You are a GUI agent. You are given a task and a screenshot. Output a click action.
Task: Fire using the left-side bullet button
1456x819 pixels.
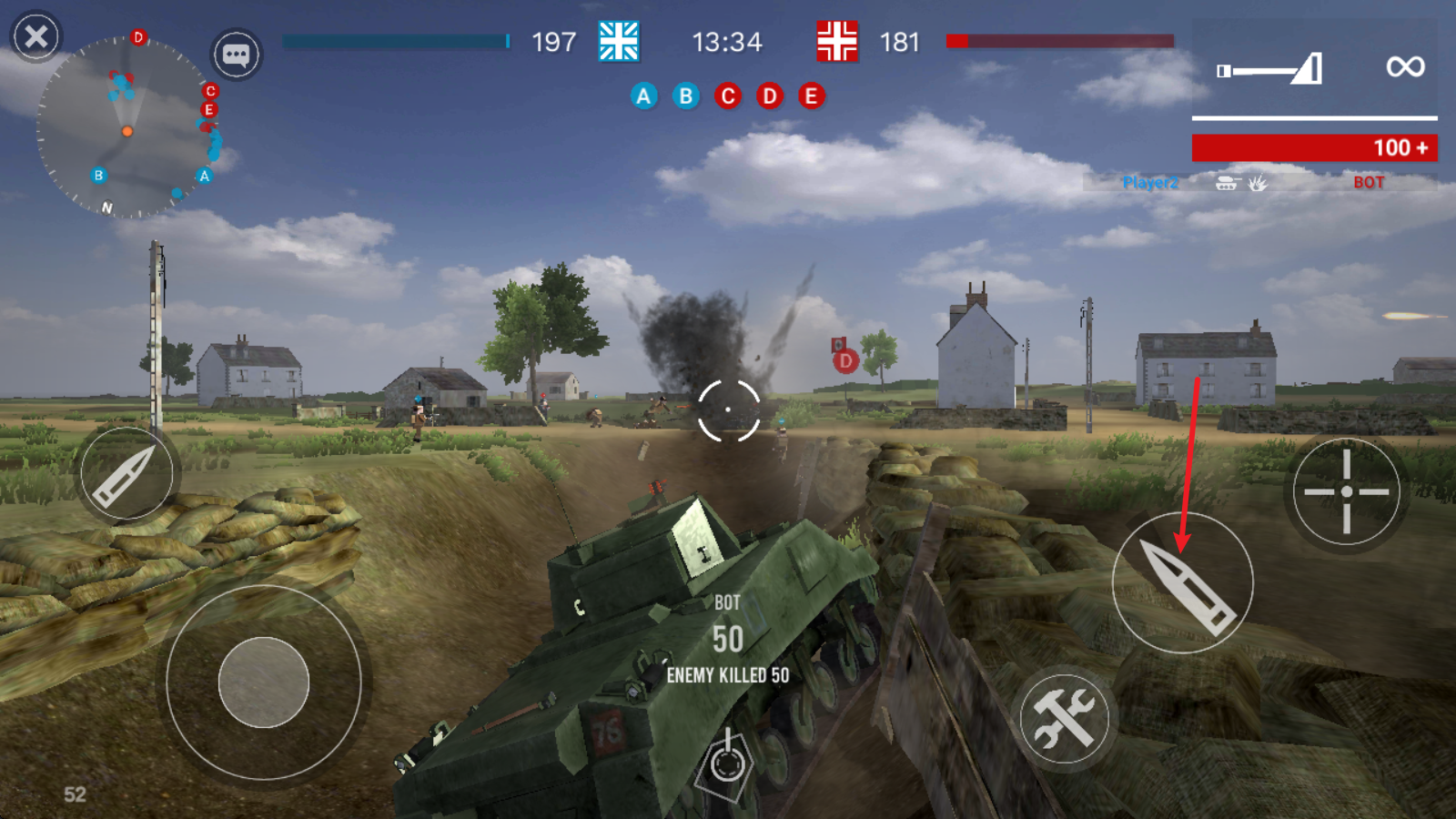[x=126, y=473]
